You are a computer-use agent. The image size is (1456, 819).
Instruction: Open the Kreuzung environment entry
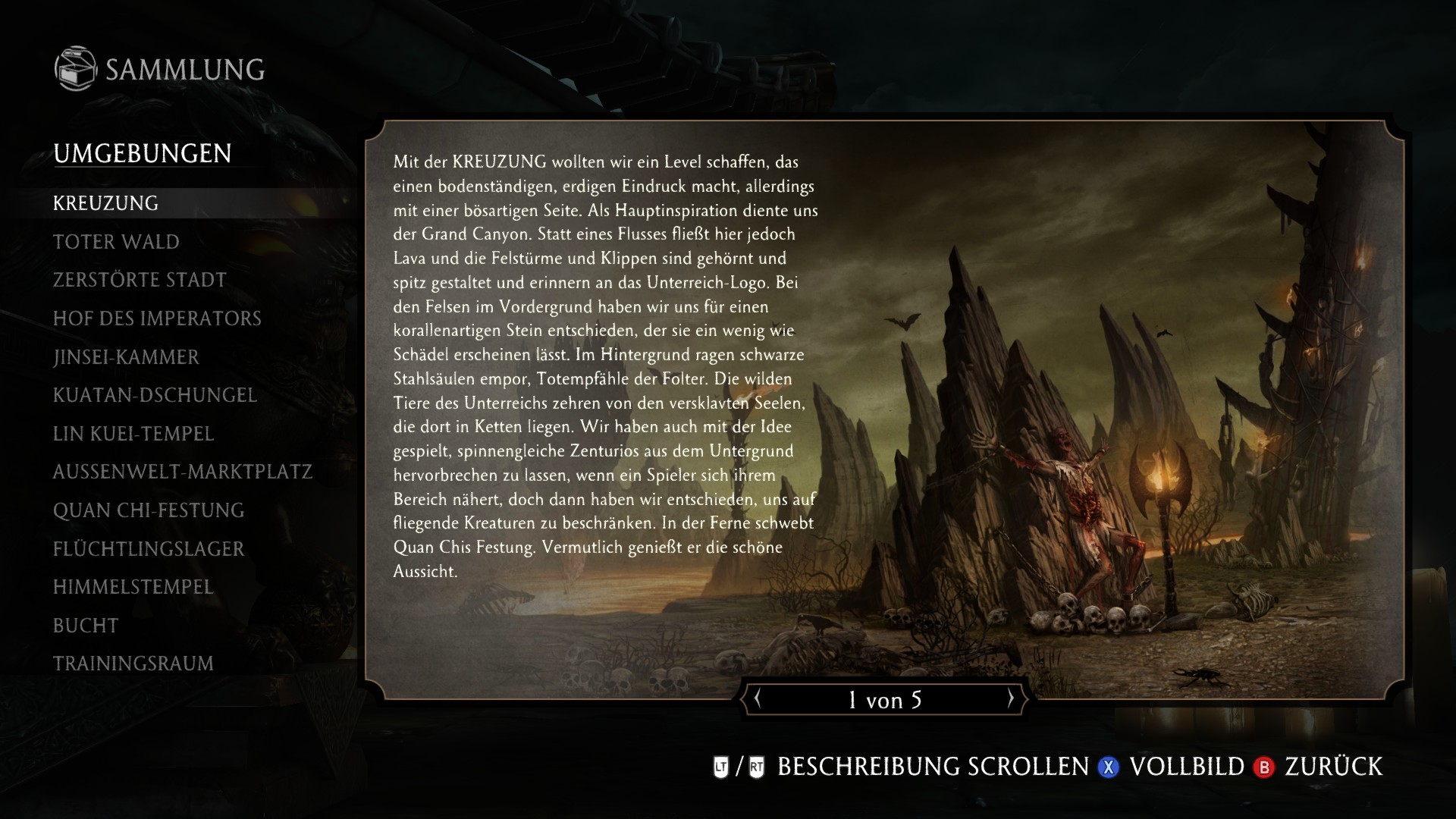tap(106, 203)
